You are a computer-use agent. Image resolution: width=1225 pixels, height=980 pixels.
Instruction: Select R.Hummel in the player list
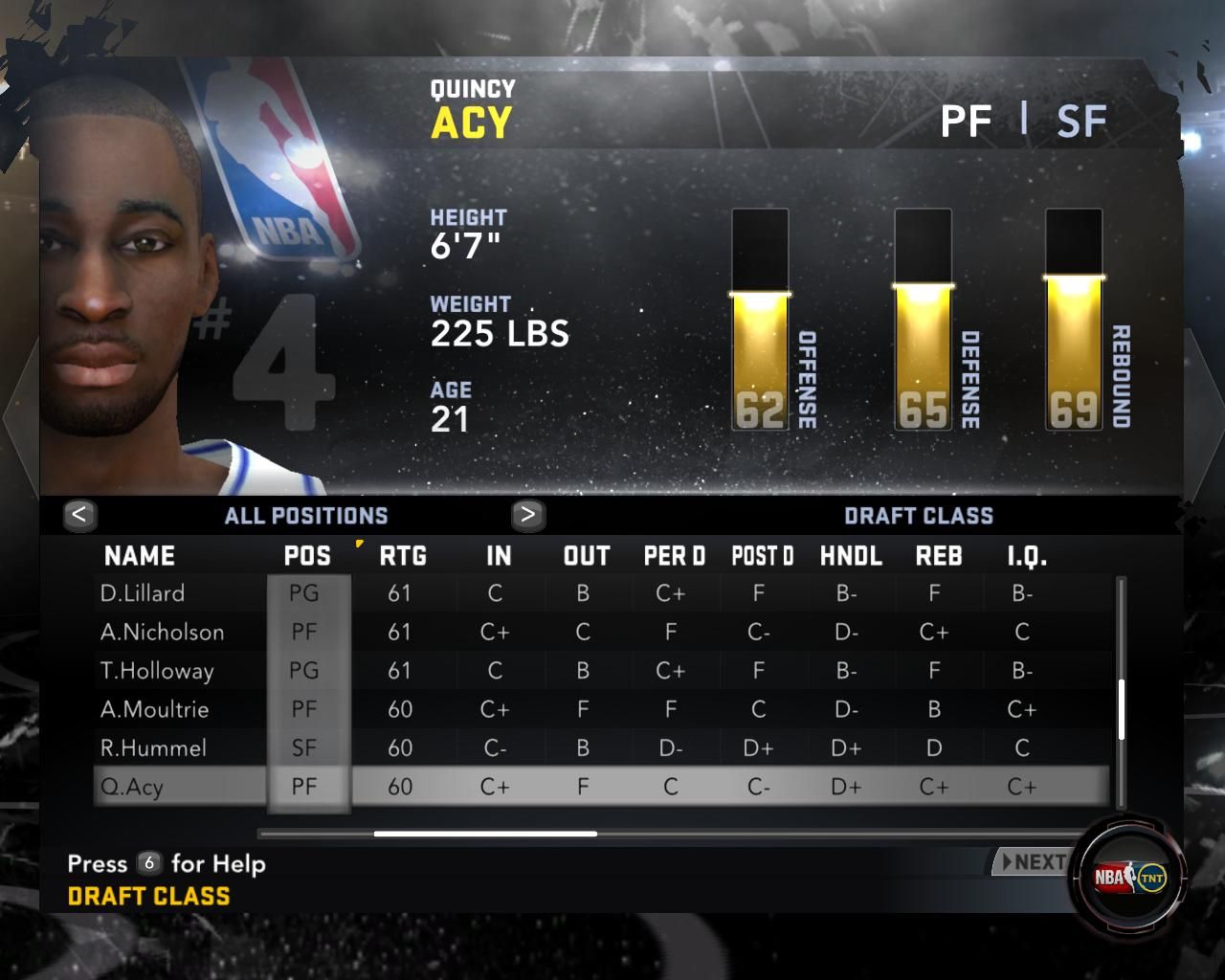(x=153, y=747)
